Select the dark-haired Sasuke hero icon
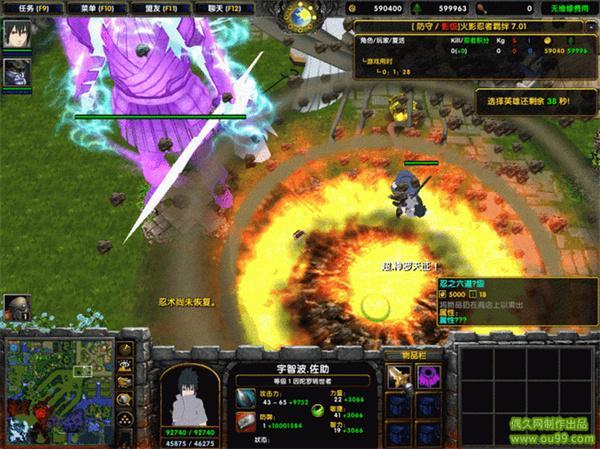The height and width of the screenshot is (449, 600). pos(15,37)
